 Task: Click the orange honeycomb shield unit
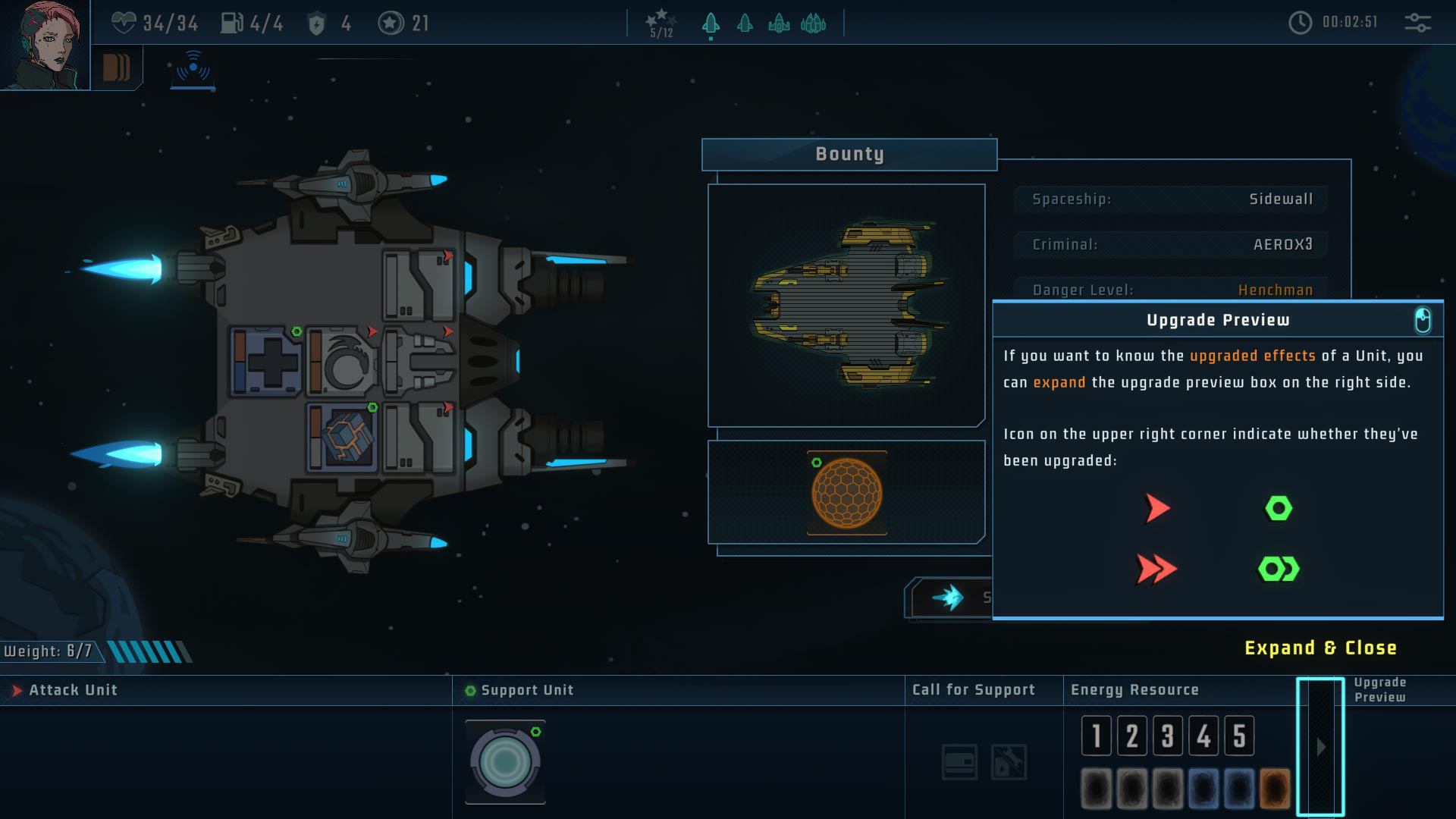[x=846, y=493]
